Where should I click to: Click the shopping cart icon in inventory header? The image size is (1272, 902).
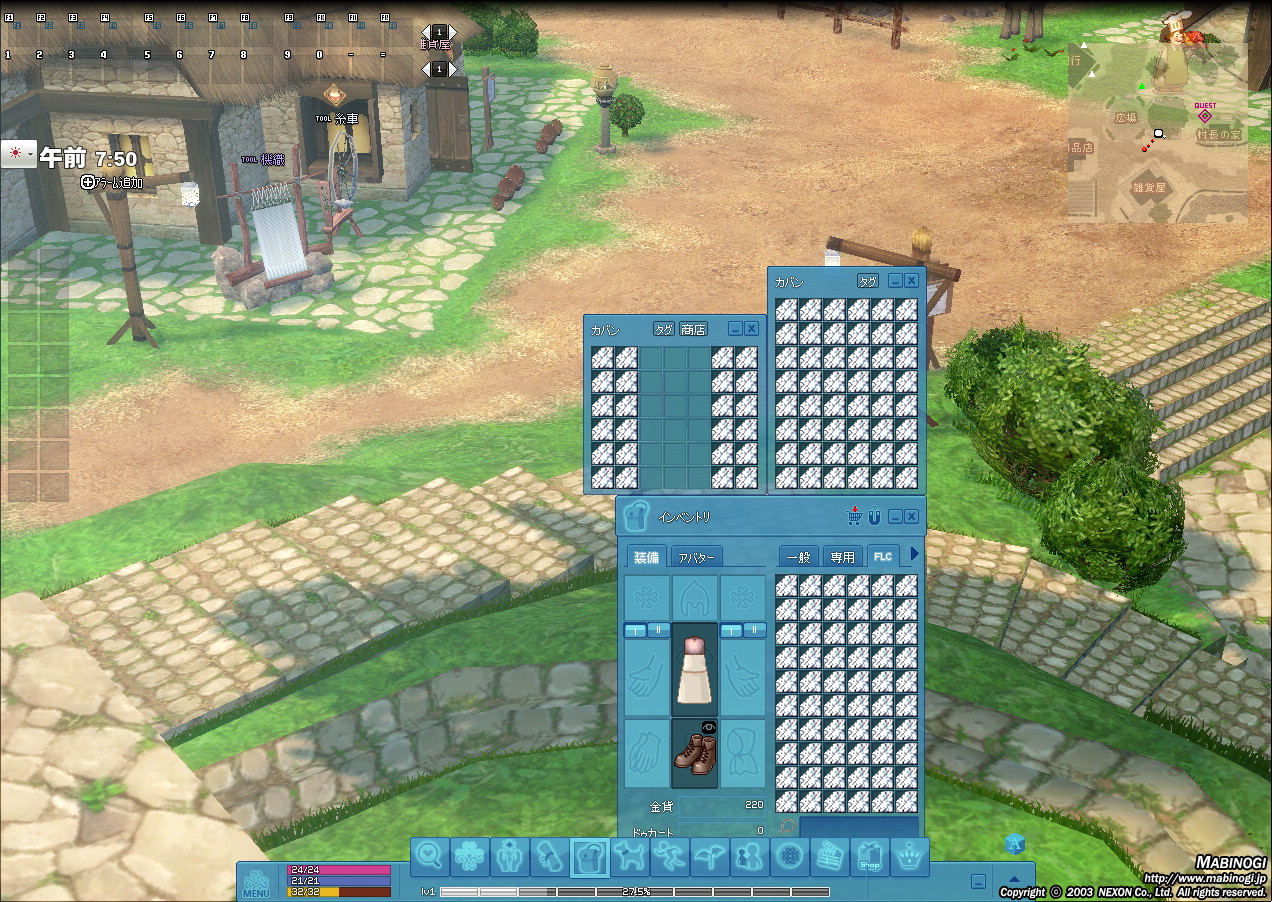[x=854, y=517]
